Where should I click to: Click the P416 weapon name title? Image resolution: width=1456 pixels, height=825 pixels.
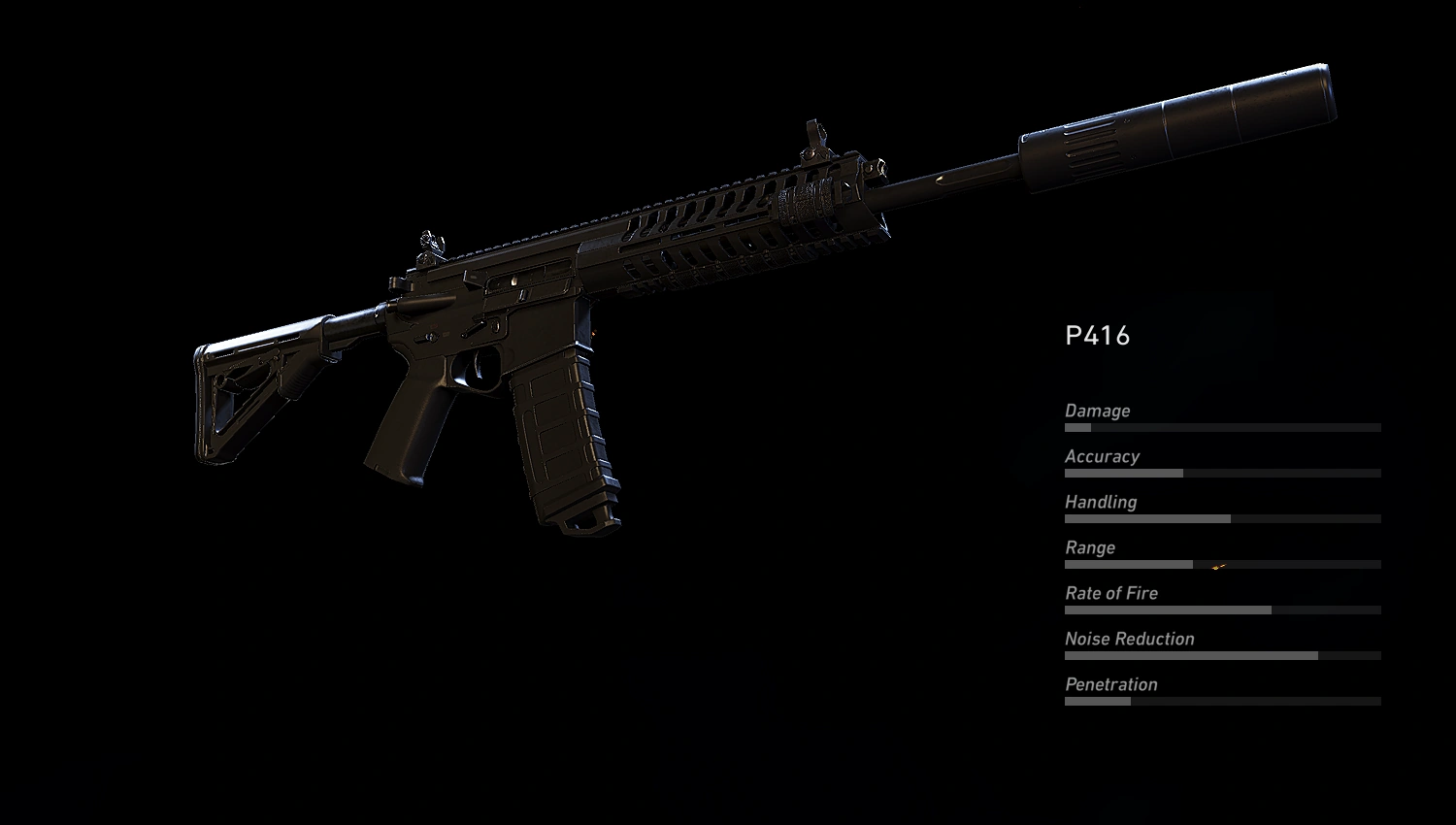click(x=1097, y=336)
